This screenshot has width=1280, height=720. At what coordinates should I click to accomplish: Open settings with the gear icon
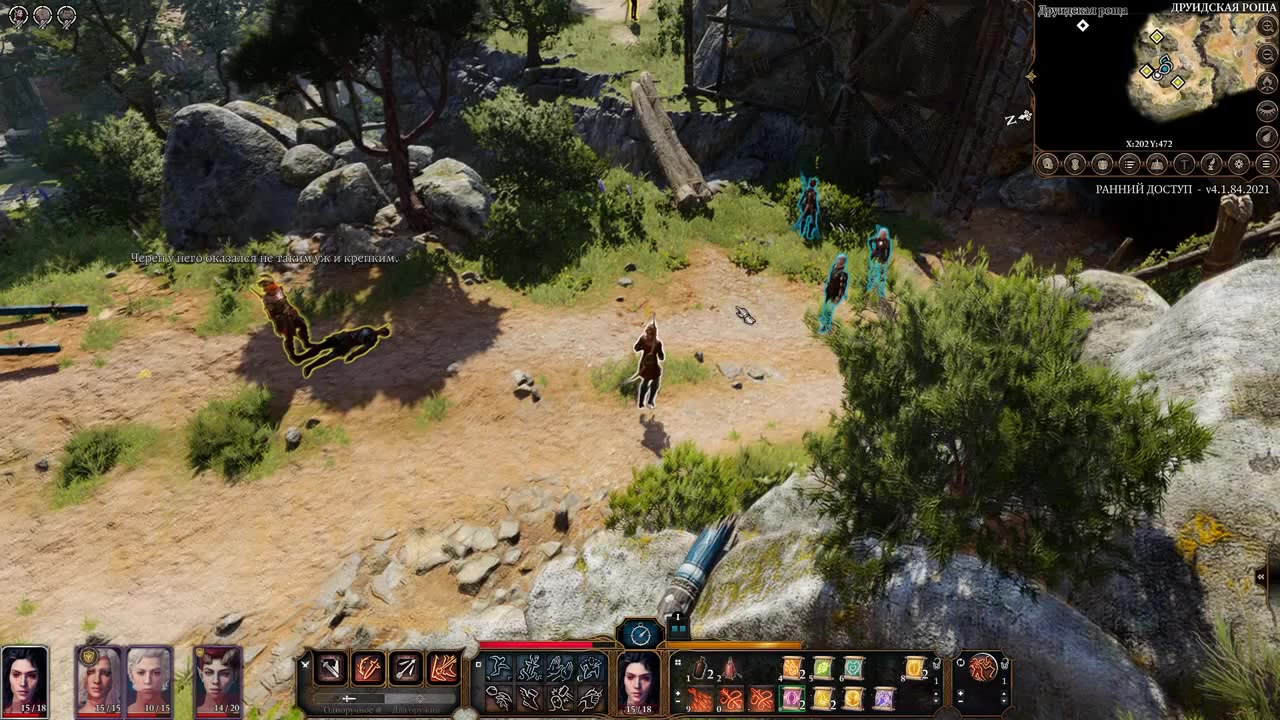click(x=1238, y=164)
